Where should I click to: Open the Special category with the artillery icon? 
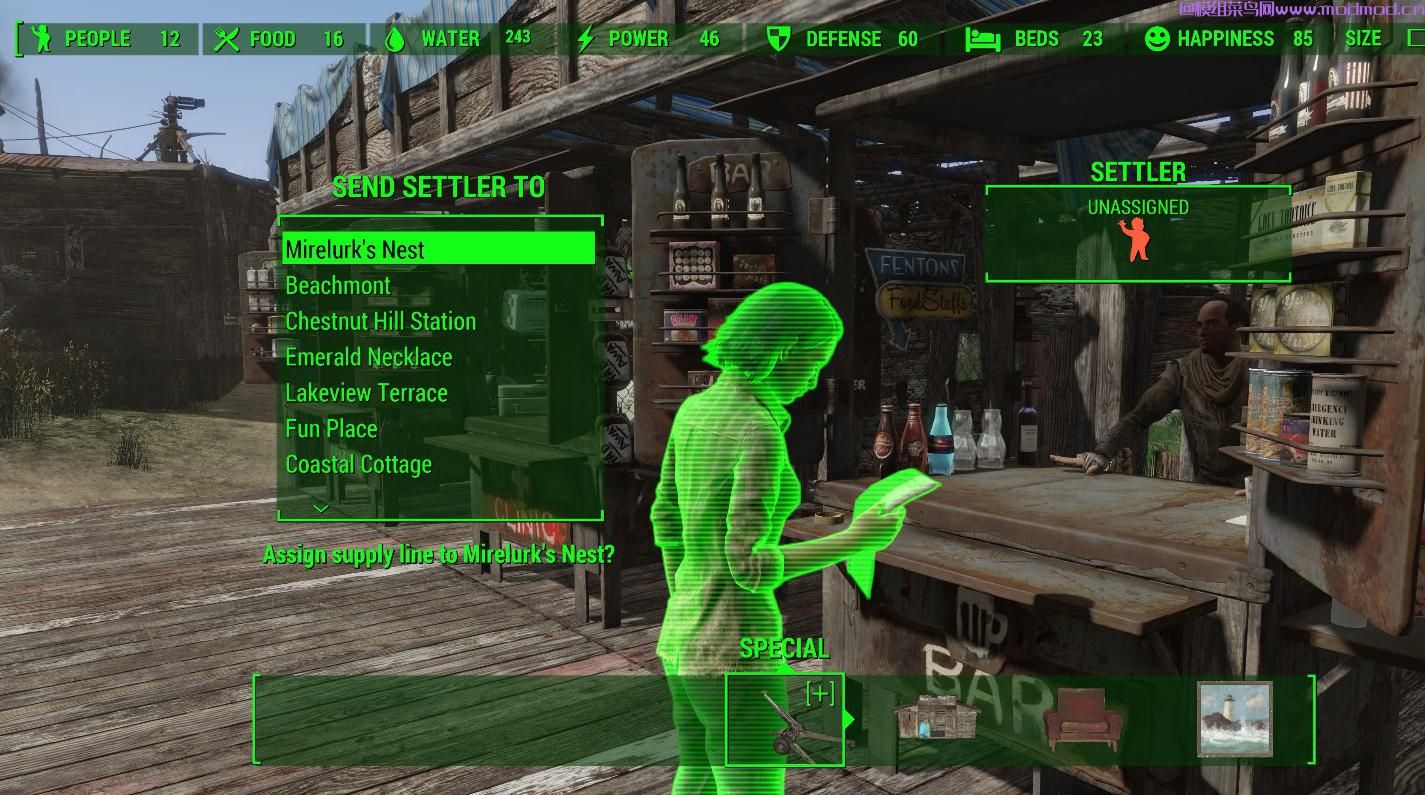(785, 719)
